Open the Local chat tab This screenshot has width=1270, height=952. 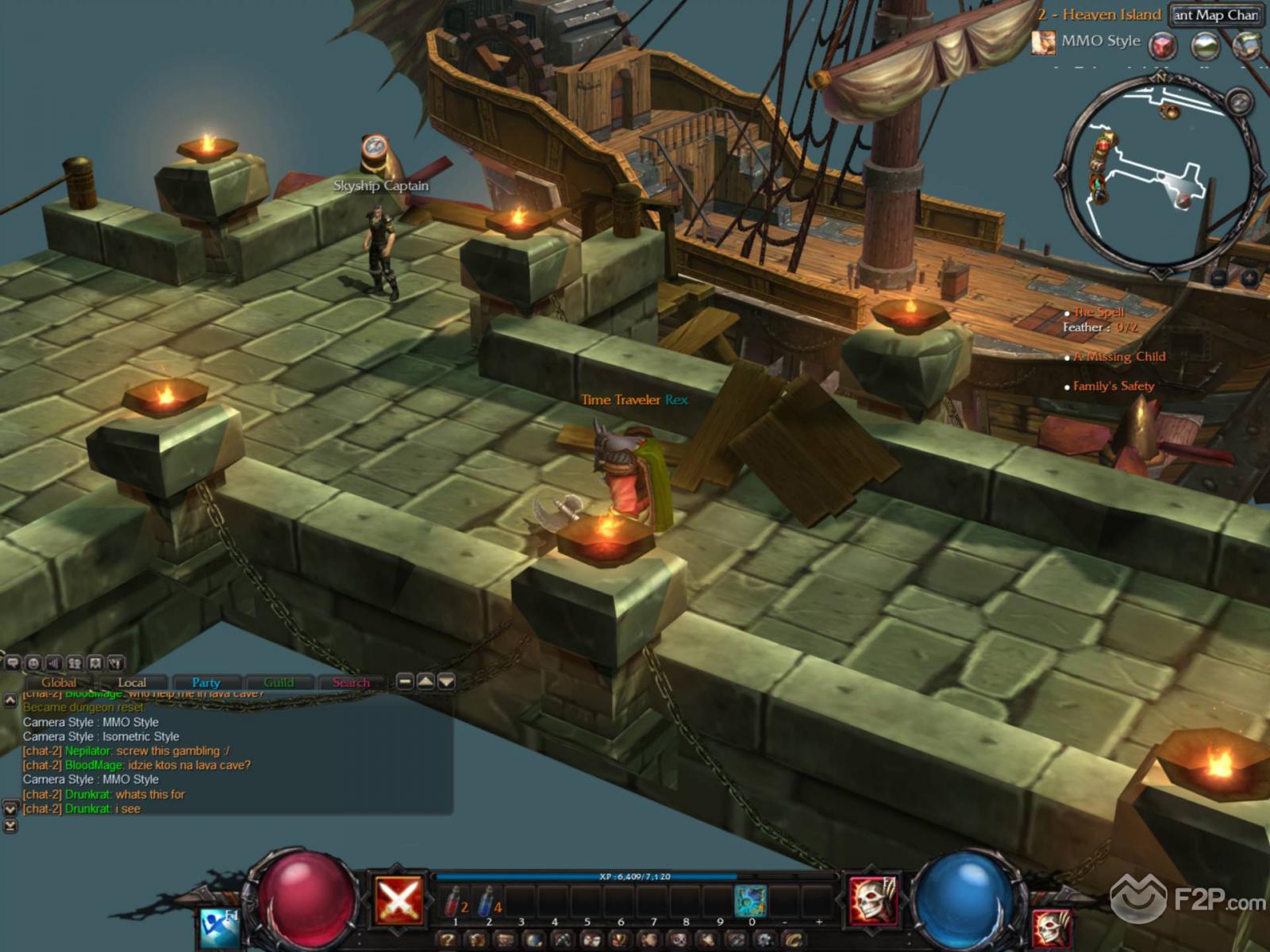tap(132, 682)
